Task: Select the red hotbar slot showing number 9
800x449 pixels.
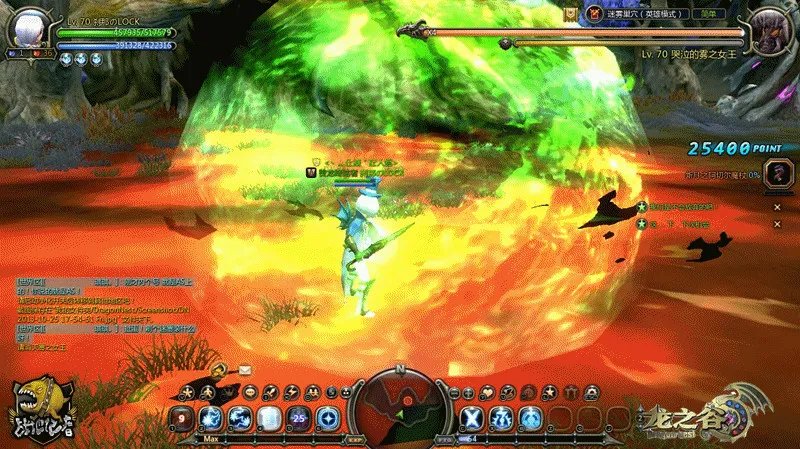Action: coord(184,418)
